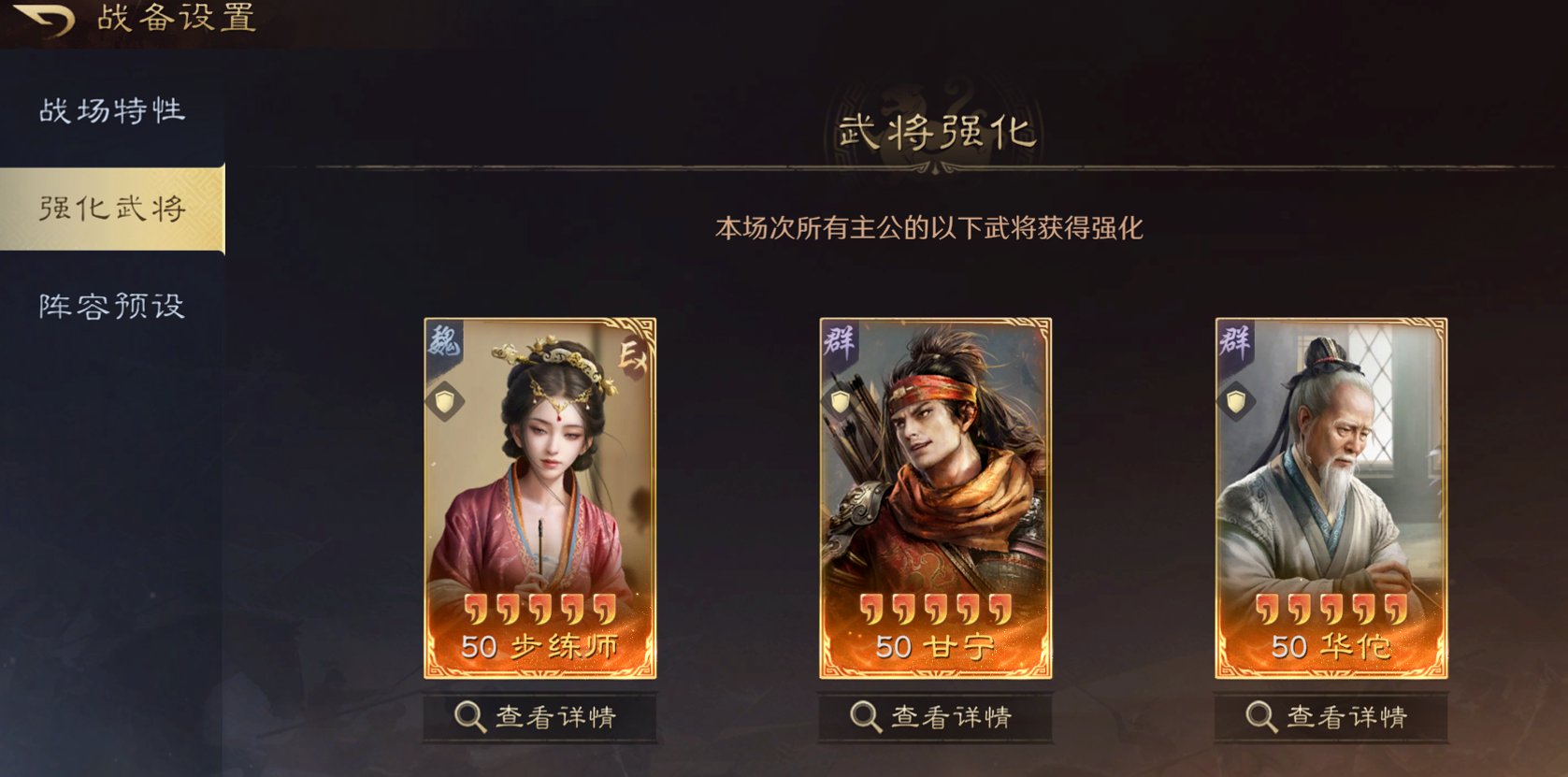Click the first flame rank icon on 步练师's card
This screenshot has width=1568, height=777.
coord(475,611)
